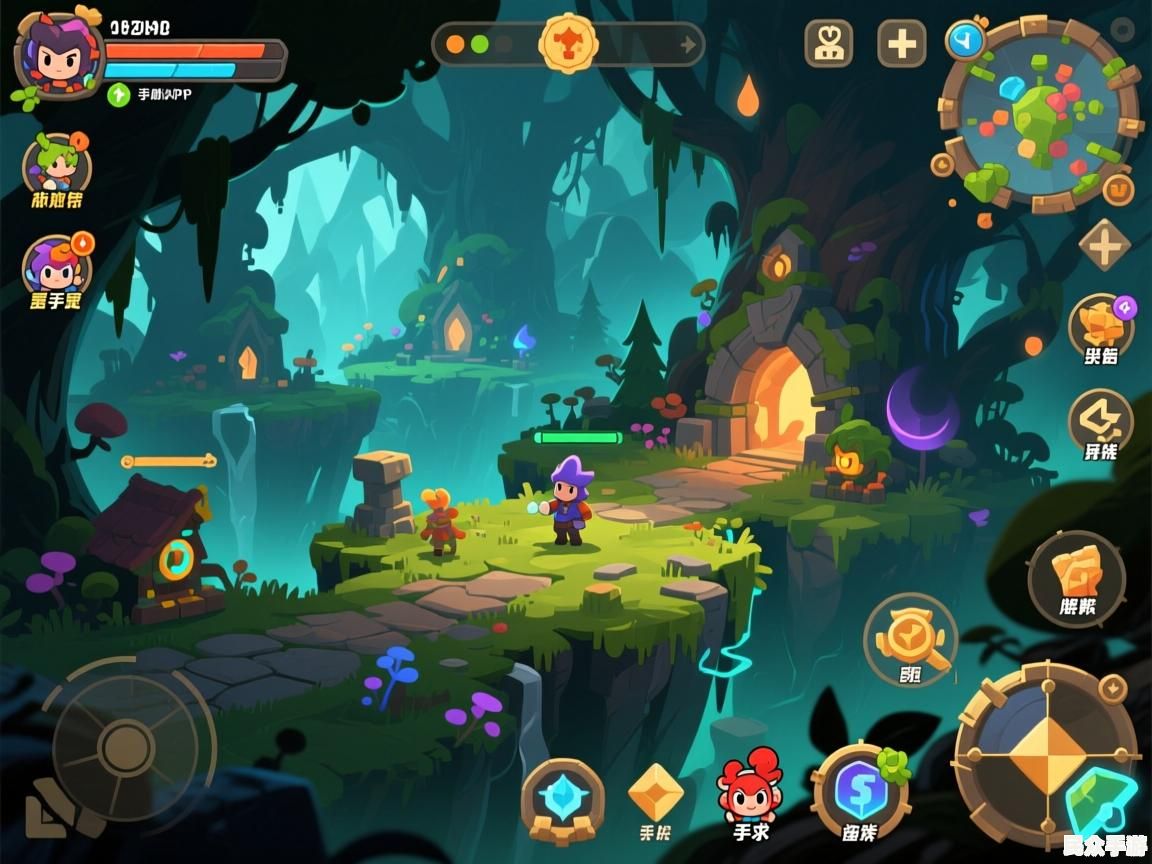This screenshot has height=864, width=1152.
Task: Open the blue S coin shop button
Action: point(860,792)
